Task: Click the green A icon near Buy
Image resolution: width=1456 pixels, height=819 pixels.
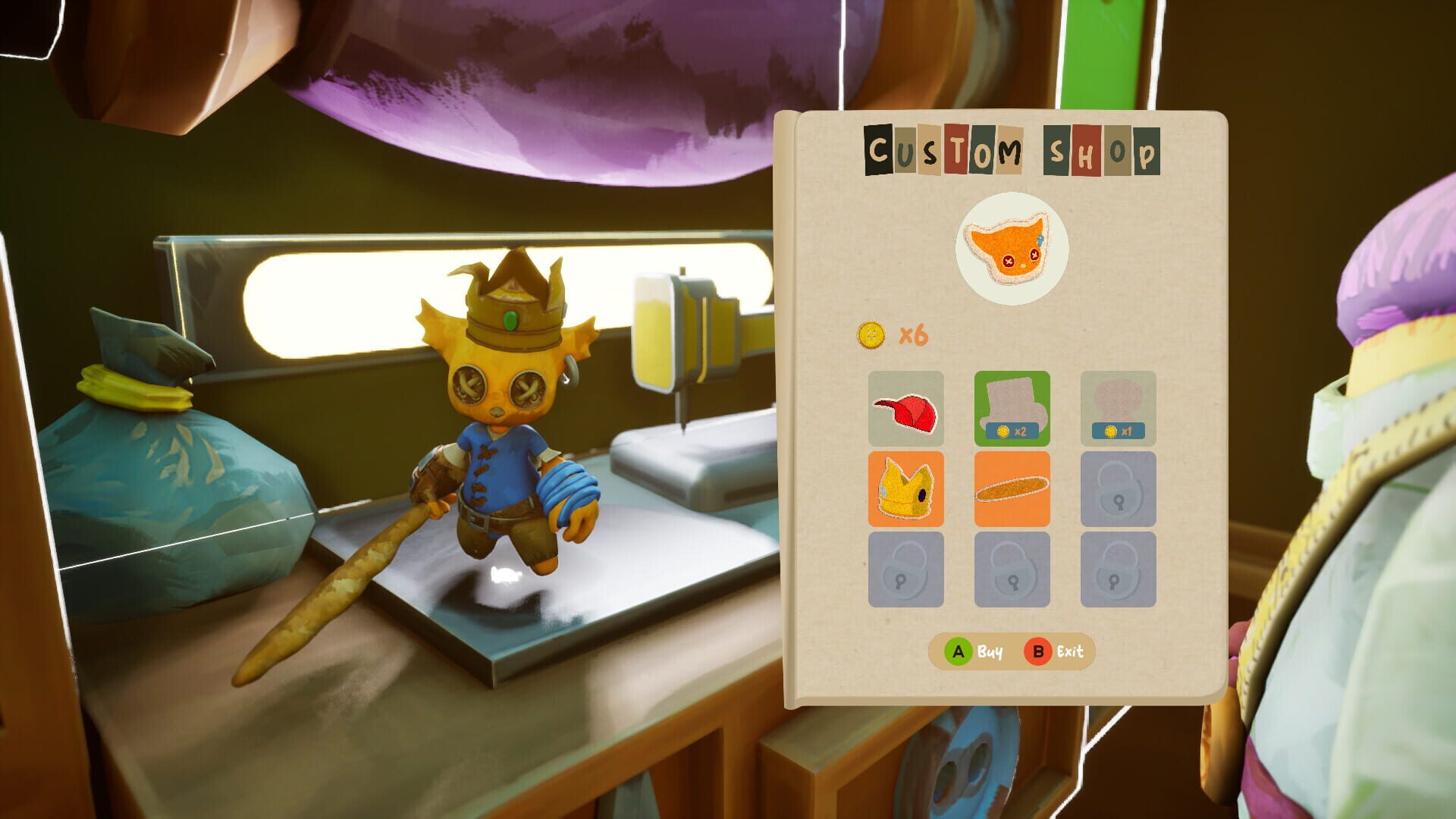Action: 959,650
